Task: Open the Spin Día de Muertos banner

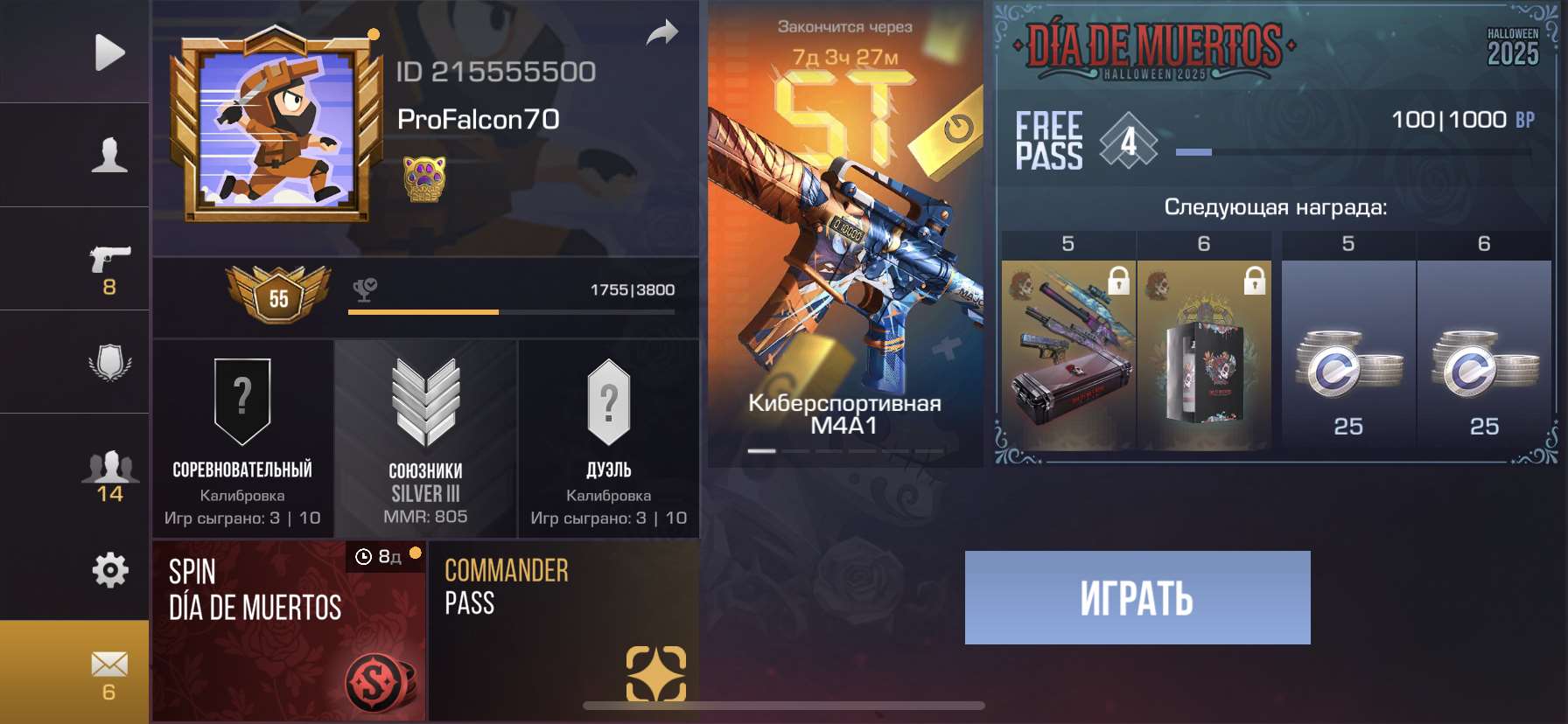Action: tap(289, 630)
